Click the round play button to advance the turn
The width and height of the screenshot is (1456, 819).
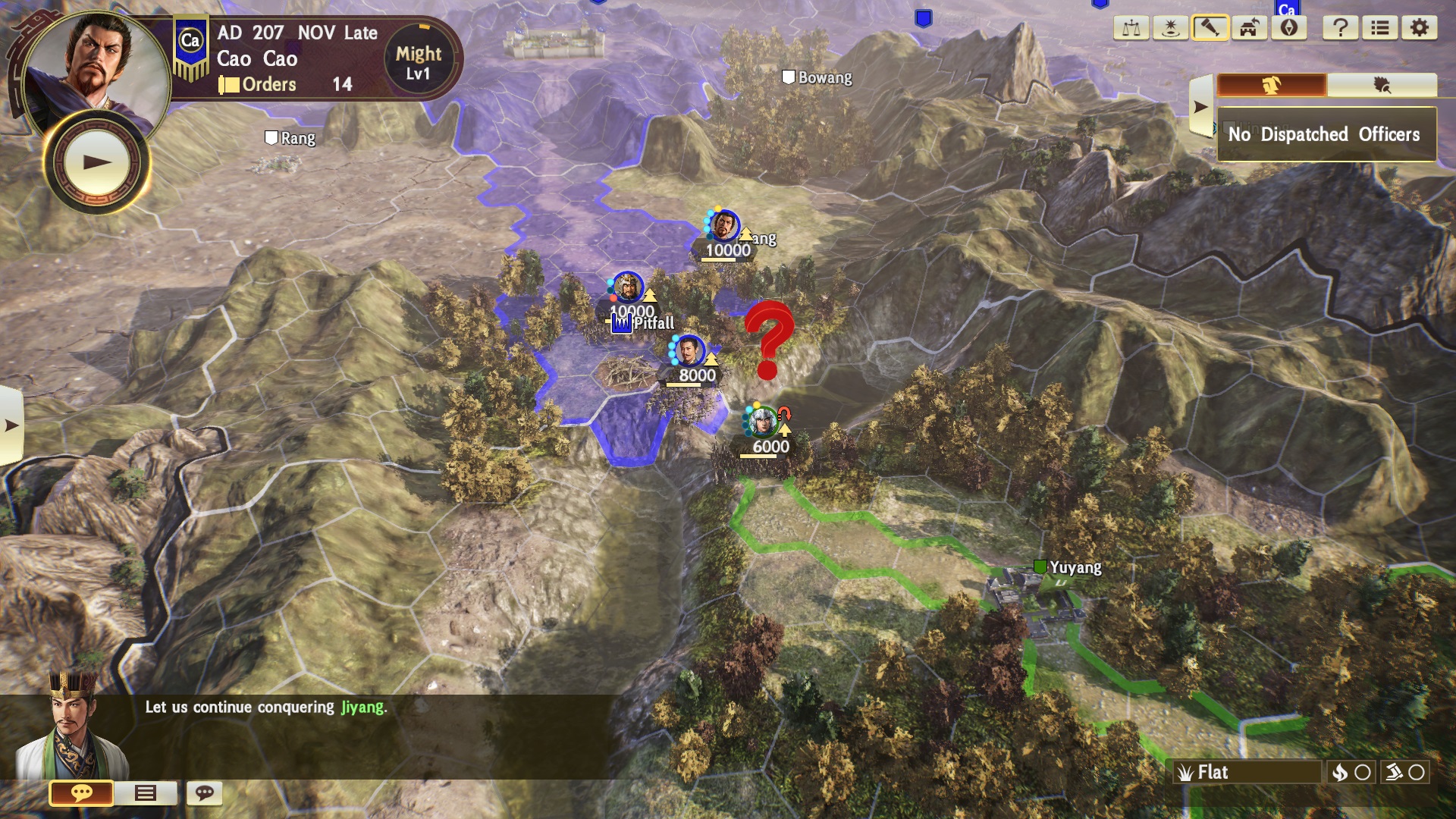click(97, 162)
